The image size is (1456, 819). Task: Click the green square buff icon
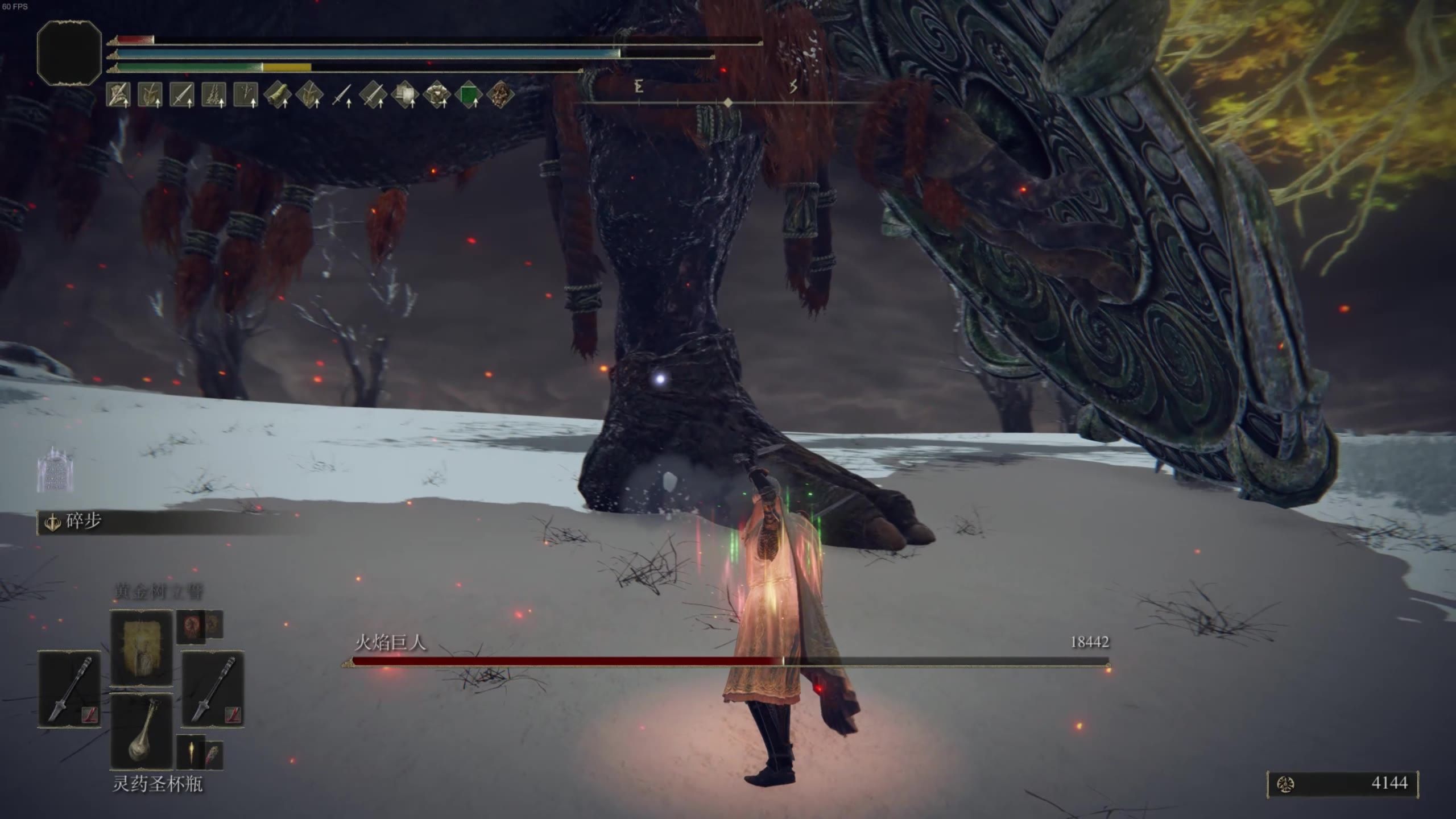468,95
